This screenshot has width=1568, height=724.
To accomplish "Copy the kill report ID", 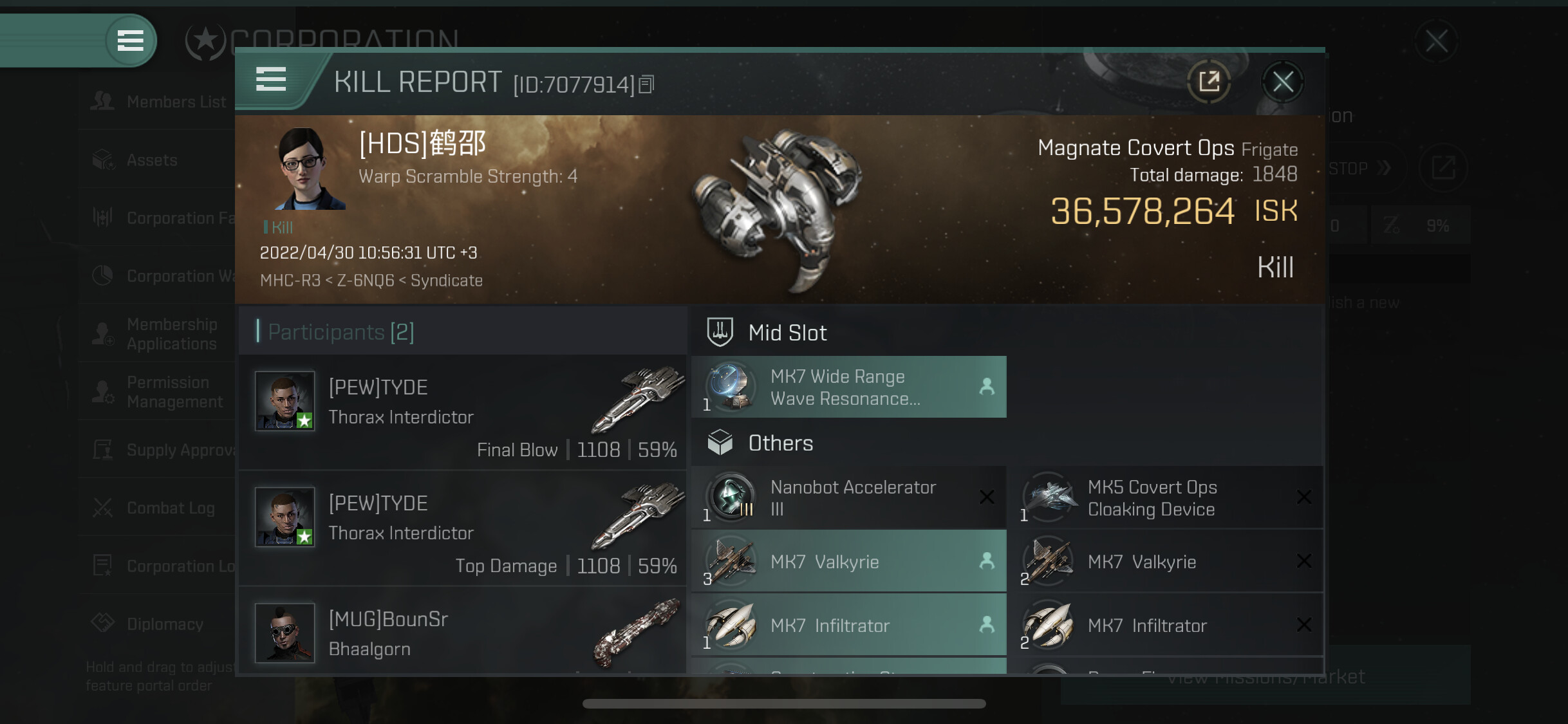I will [x=647, y=84].
